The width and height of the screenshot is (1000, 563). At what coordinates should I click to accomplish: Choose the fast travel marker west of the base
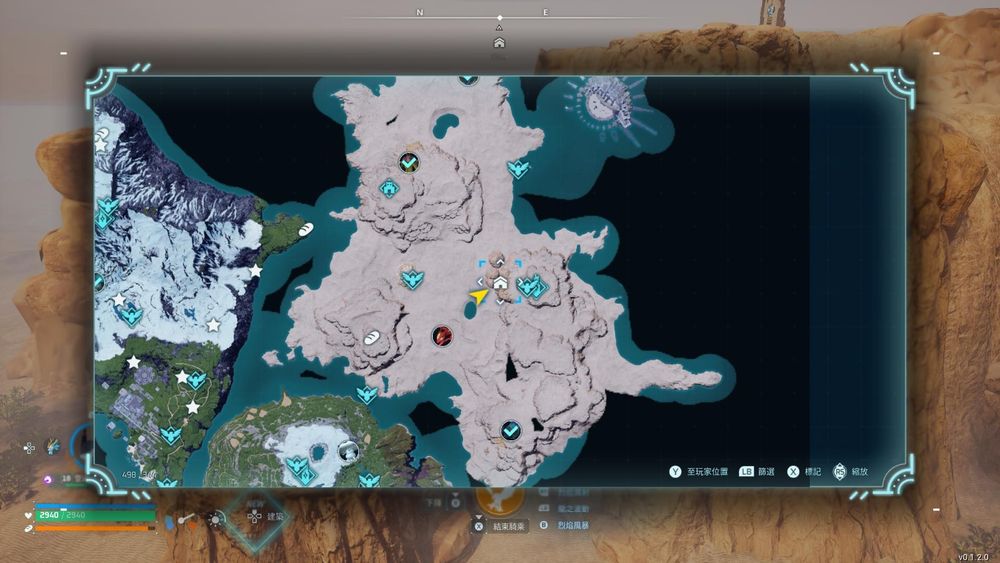pos(410,277)
